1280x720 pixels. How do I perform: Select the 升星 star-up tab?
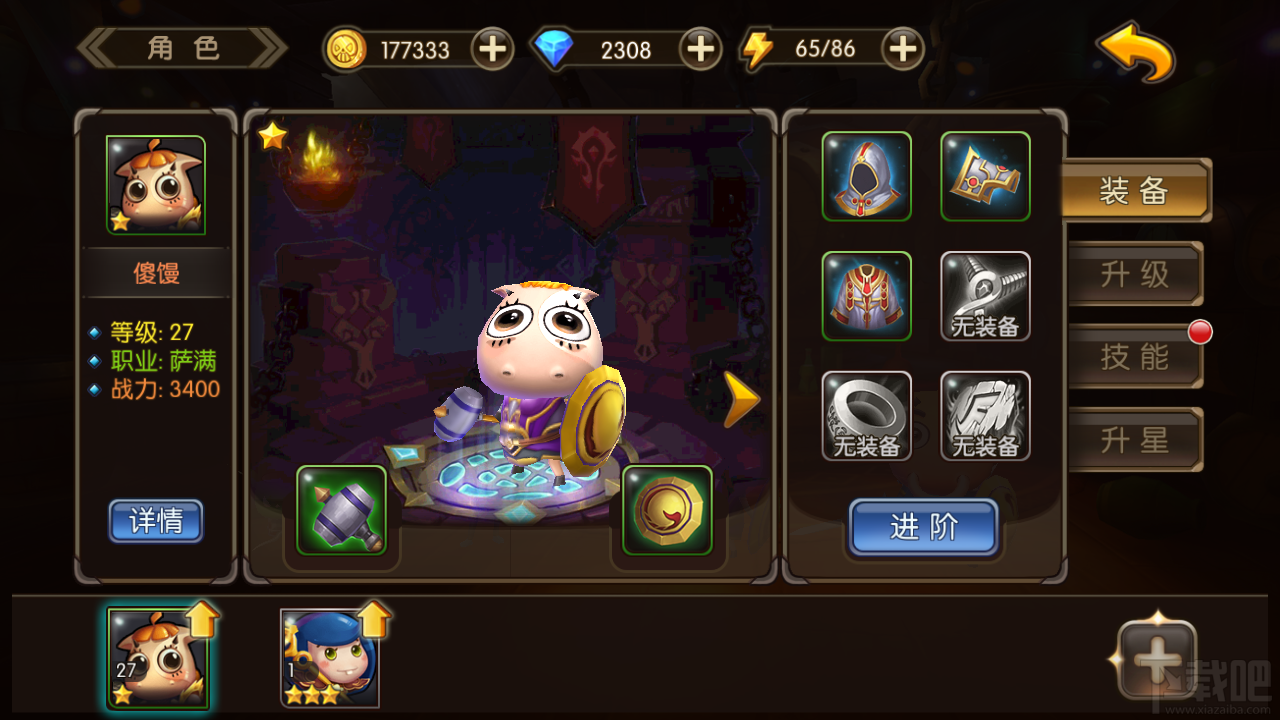click(x=1137, y=439)
